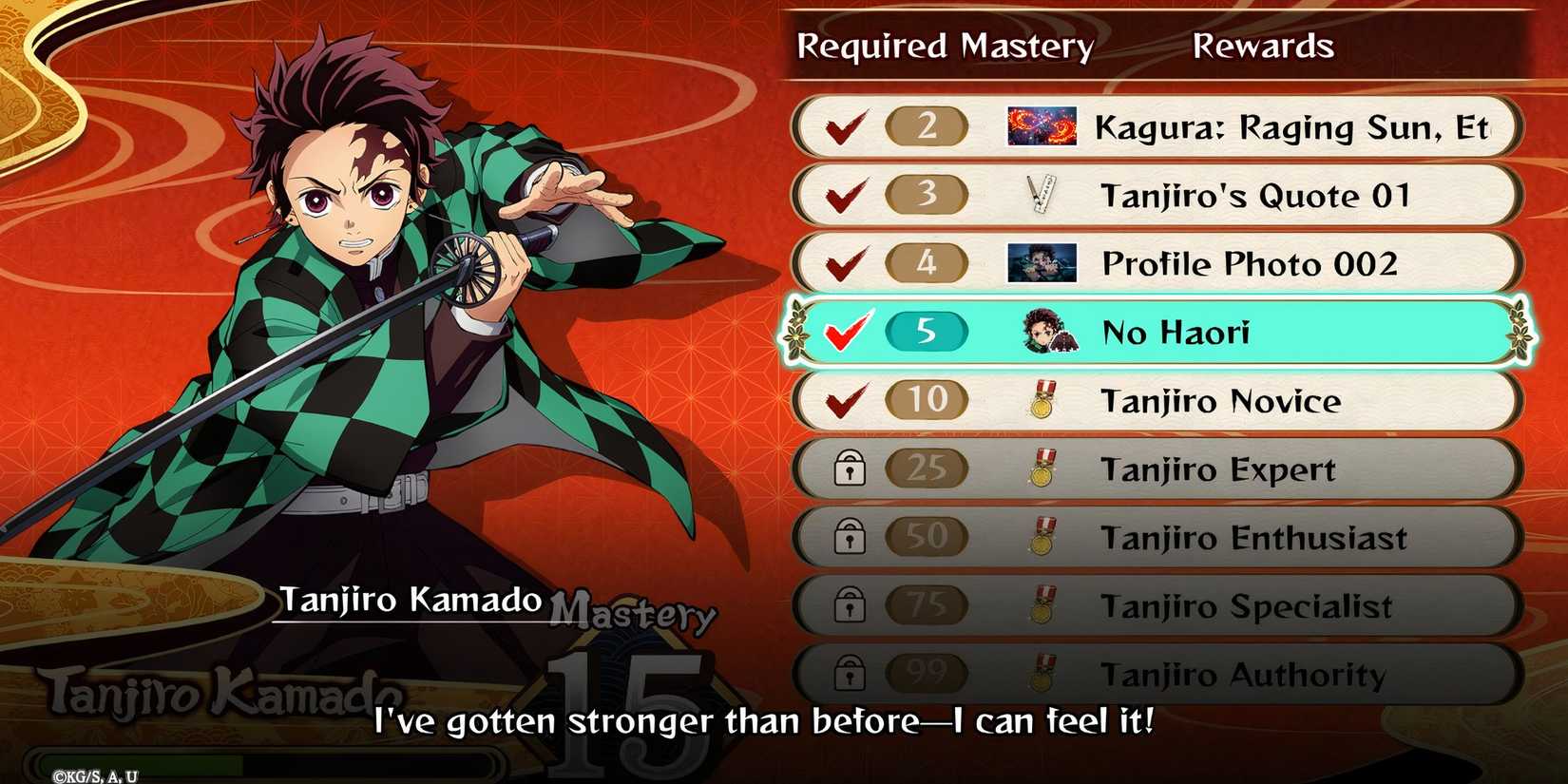Click the Profile Photo 002 image icon

(x=1042, y=263)
